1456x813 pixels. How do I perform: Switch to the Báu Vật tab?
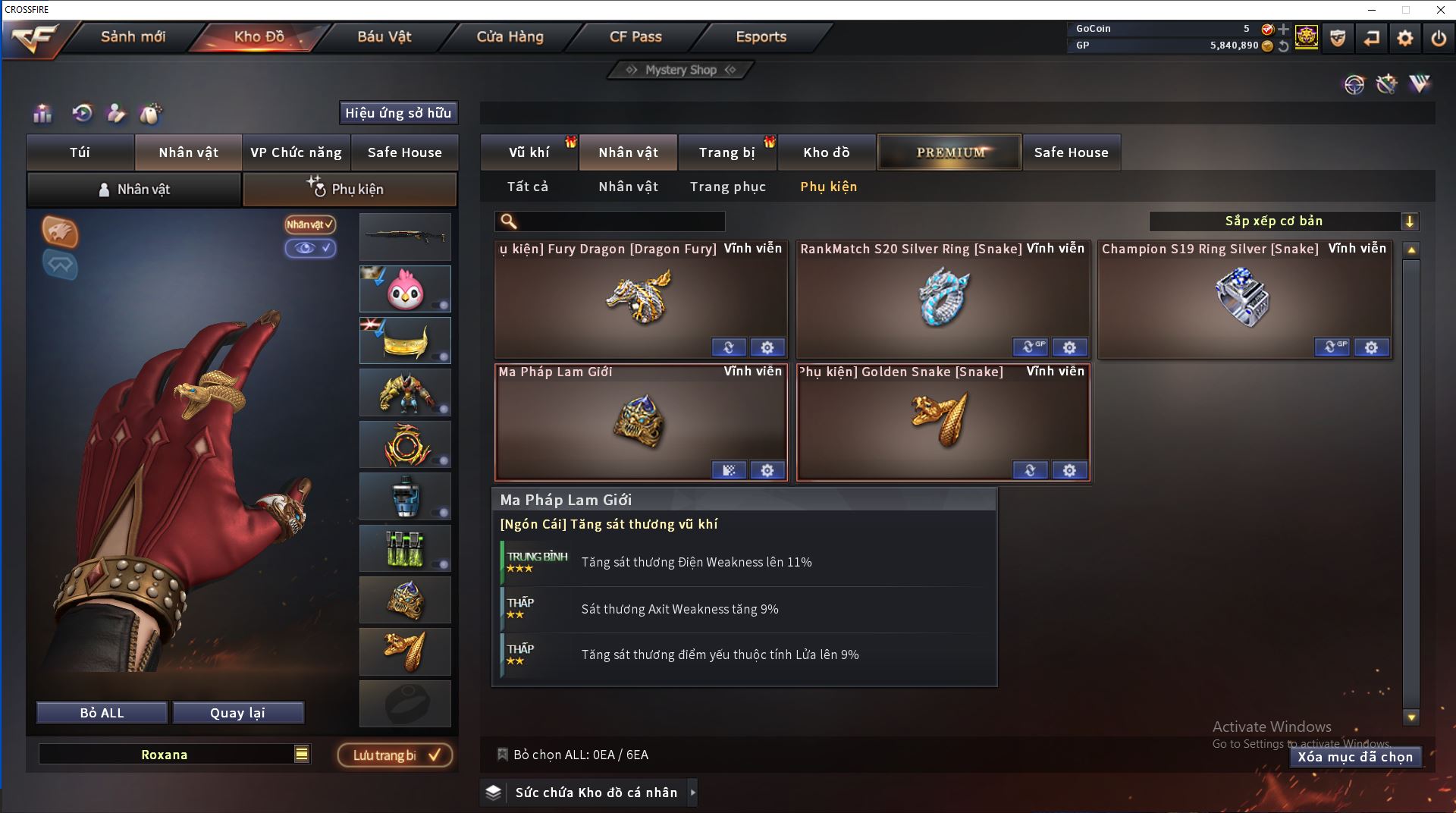click(384, 36)
